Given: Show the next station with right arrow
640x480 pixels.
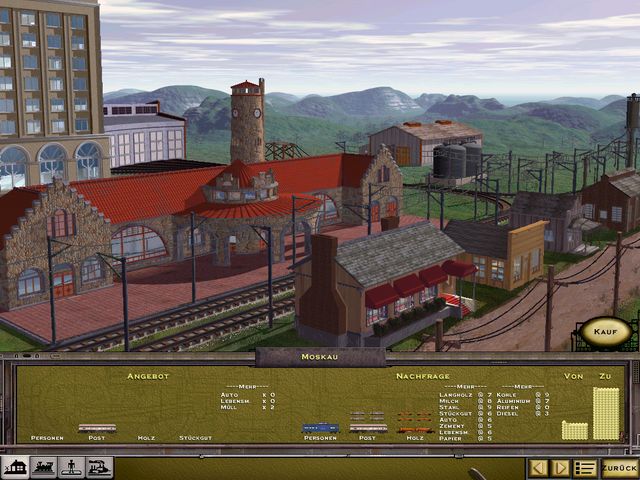Looking at the screenshot, I should 561,468.
